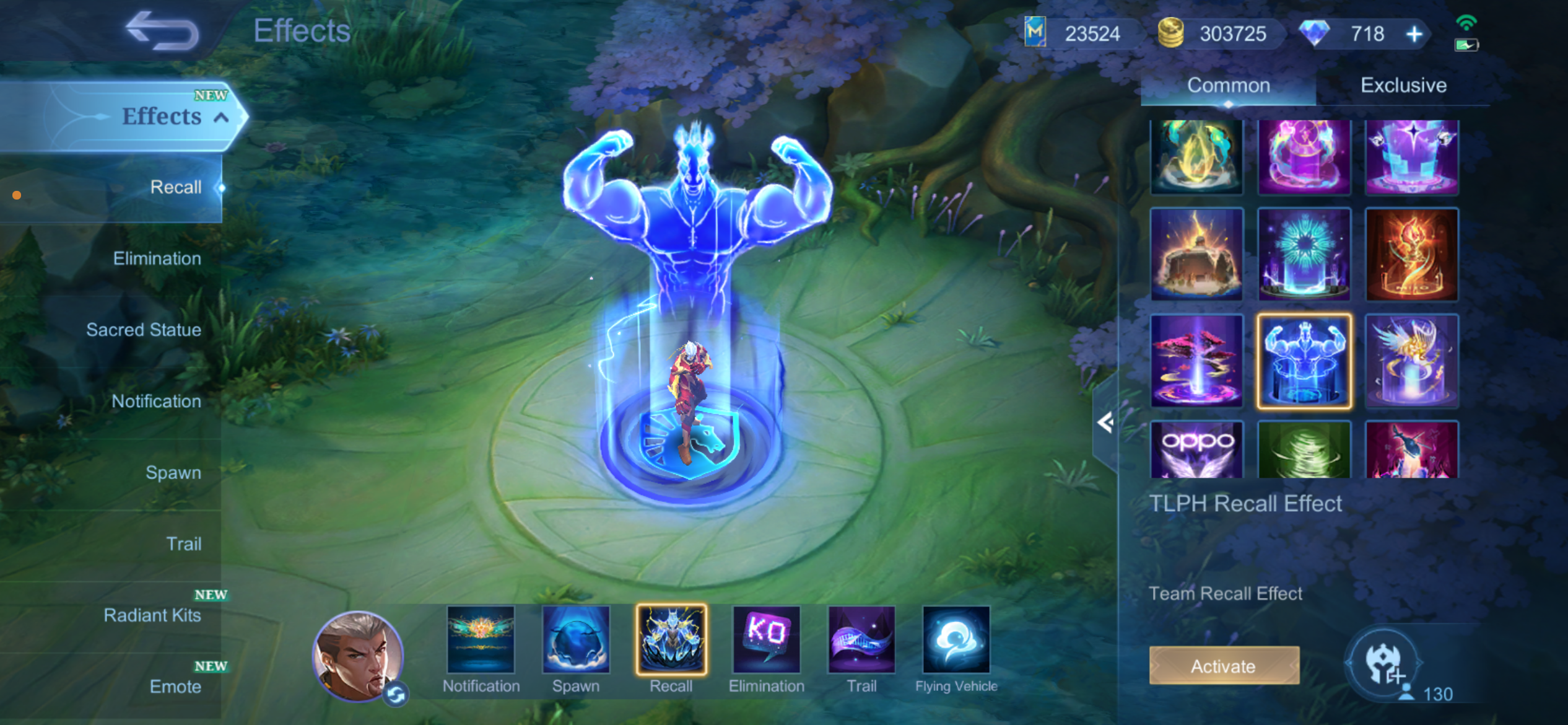The width and height of the screenshot is (1568, 725).
Task: Change the hero via portrait swap icon
Action: [x=396, y=694]
